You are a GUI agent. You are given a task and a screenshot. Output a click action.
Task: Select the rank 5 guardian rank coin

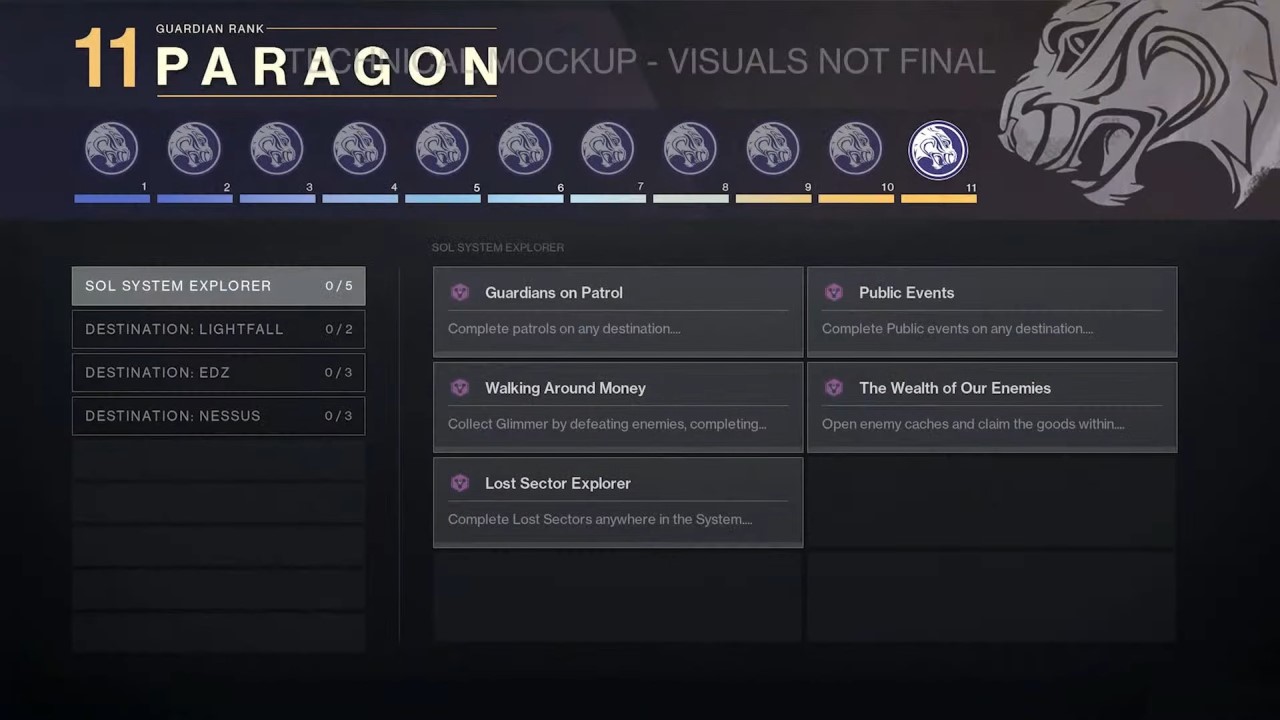pyautogui.click(x=442, y=148)
